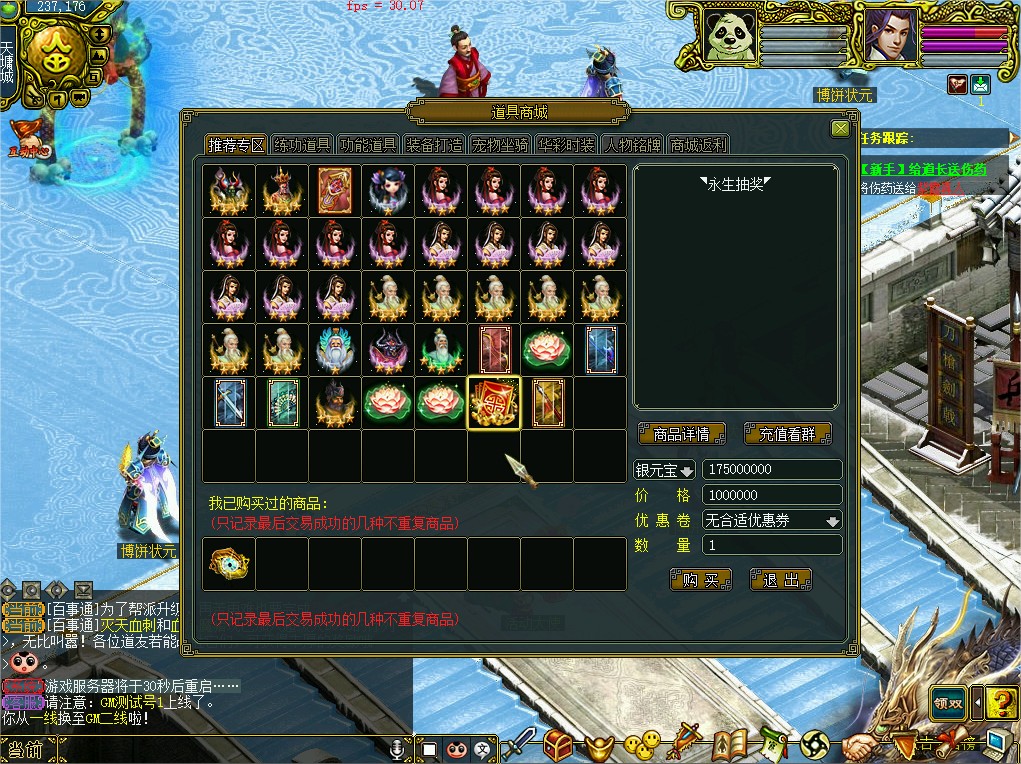The height and width of the screenshot is (764, 1021).
Task: Select the highlighted red envelope gift item
Action: tap(494, 403)
